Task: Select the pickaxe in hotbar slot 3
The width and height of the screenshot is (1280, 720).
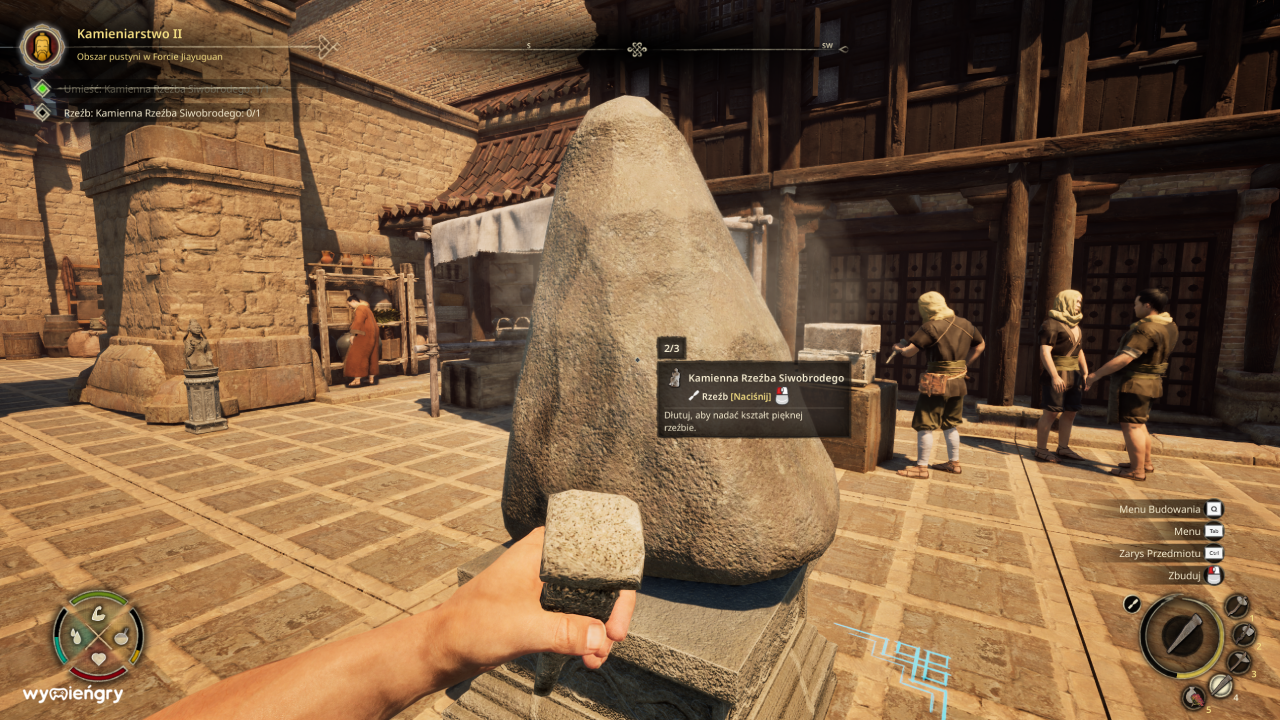Action: point(1239,661)
